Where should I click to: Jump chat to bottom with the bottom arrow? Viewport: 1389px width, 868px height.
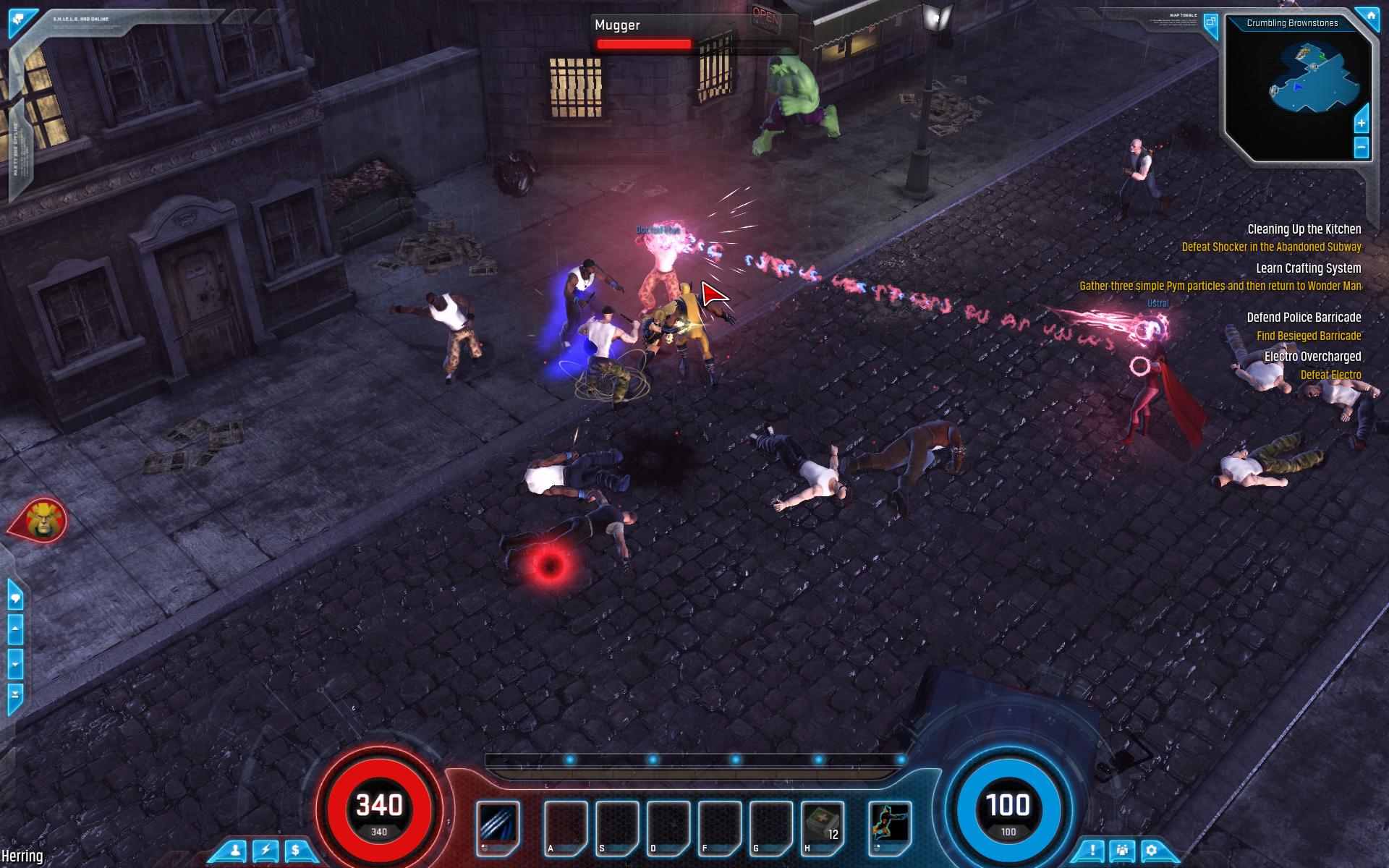[15, 694]
